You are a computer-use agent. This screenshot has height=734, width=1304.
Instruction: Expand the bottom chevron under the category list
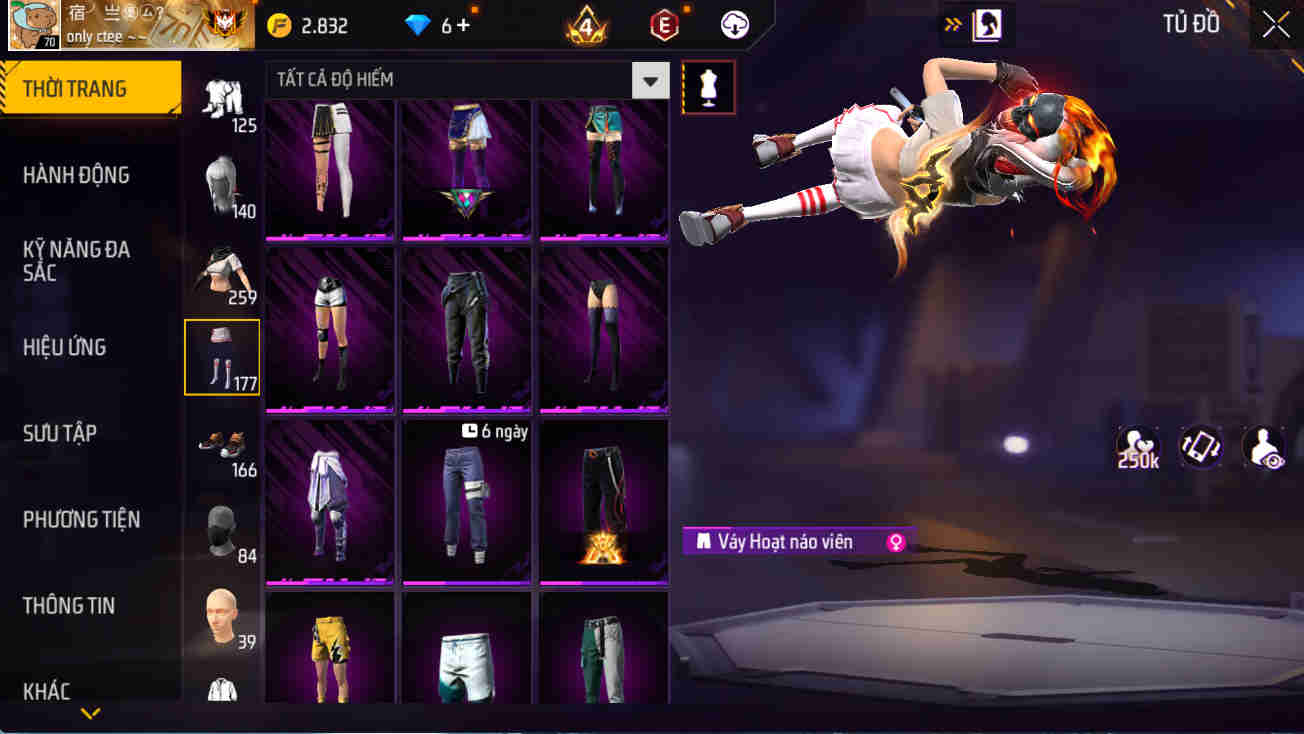coord(91,712)
